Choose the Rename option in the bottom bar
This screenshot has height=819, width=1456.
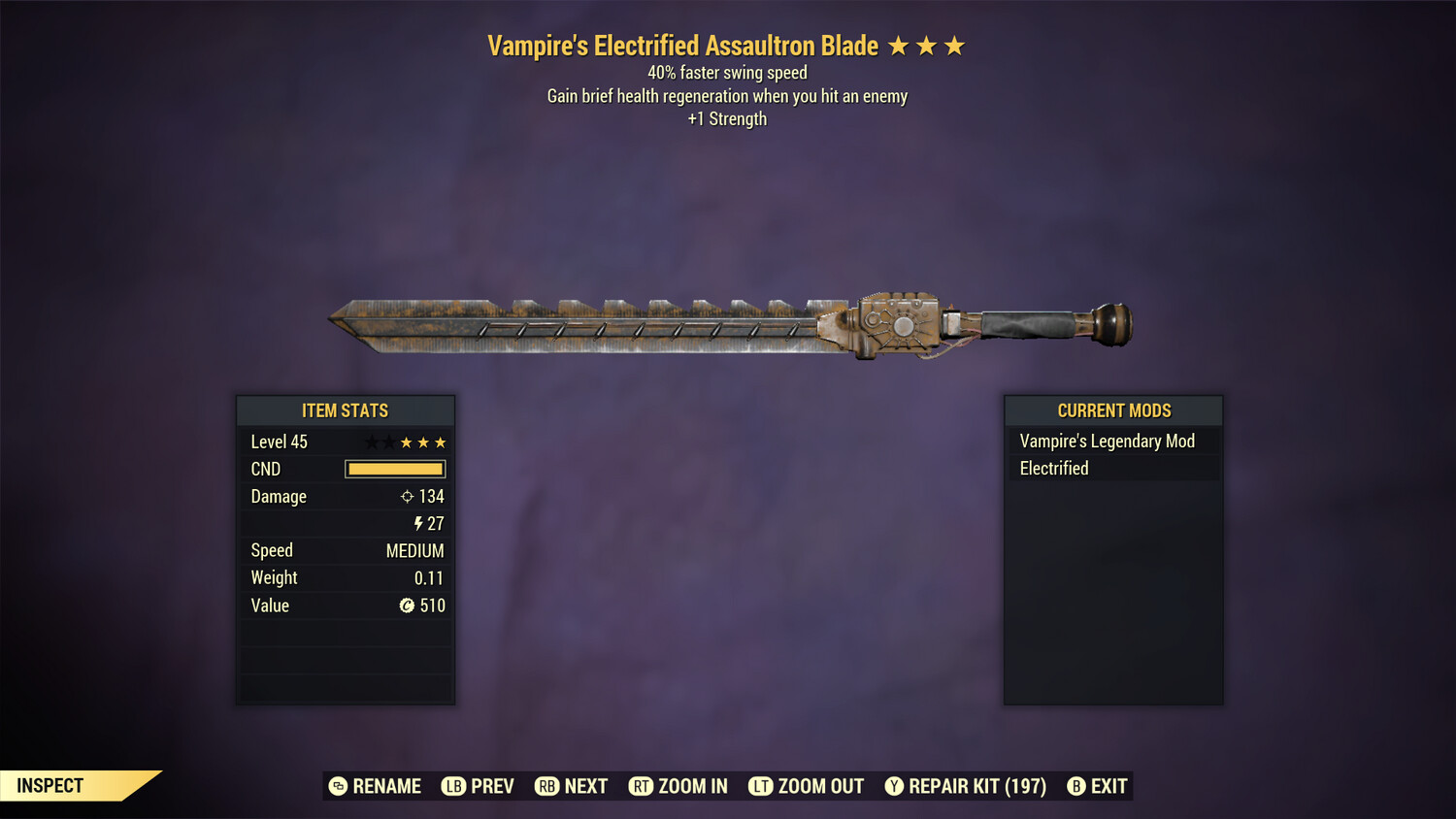point(376,786)
